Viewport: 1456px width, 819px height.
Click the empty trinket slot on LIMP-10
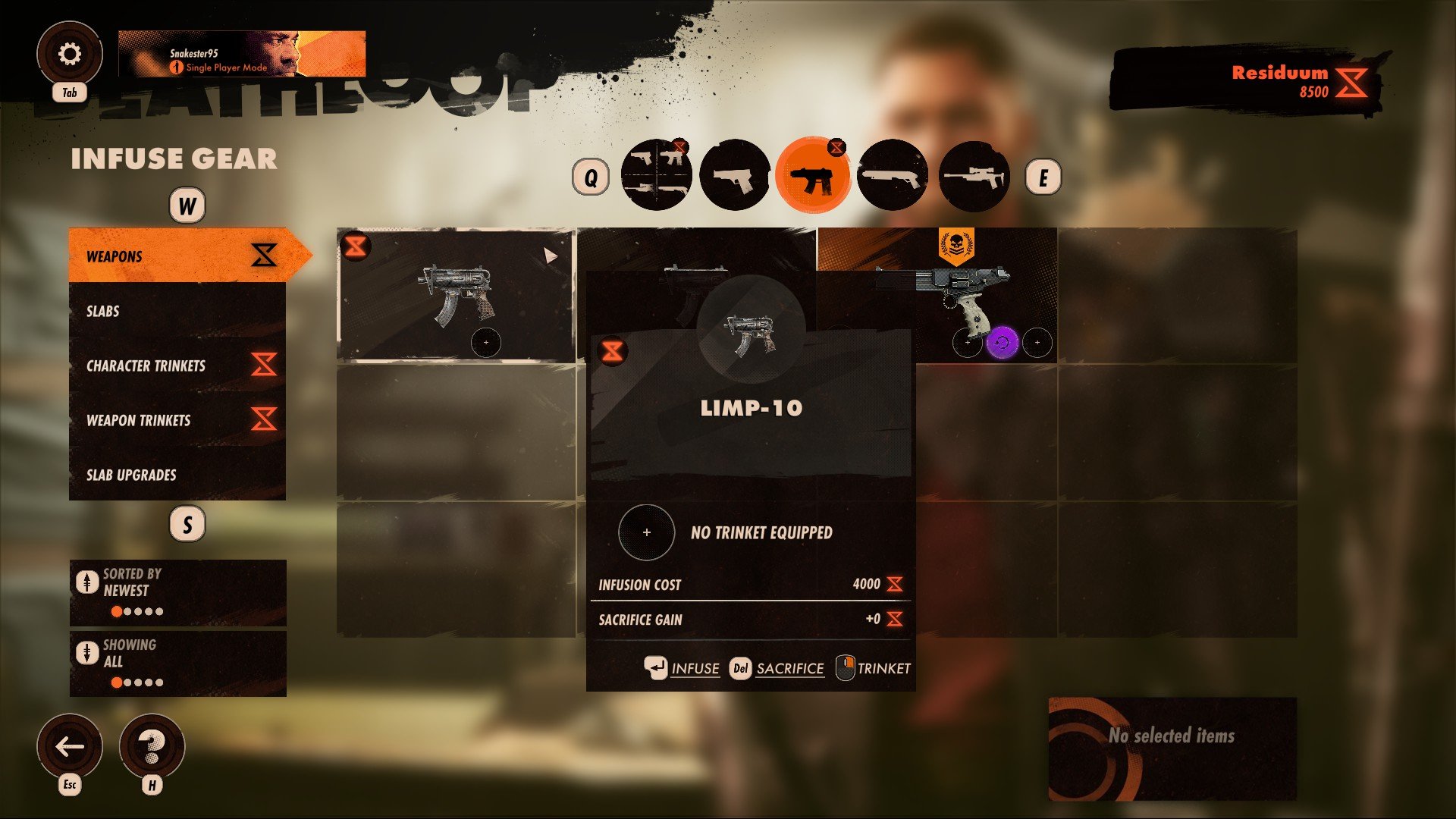tap(646, 533)
